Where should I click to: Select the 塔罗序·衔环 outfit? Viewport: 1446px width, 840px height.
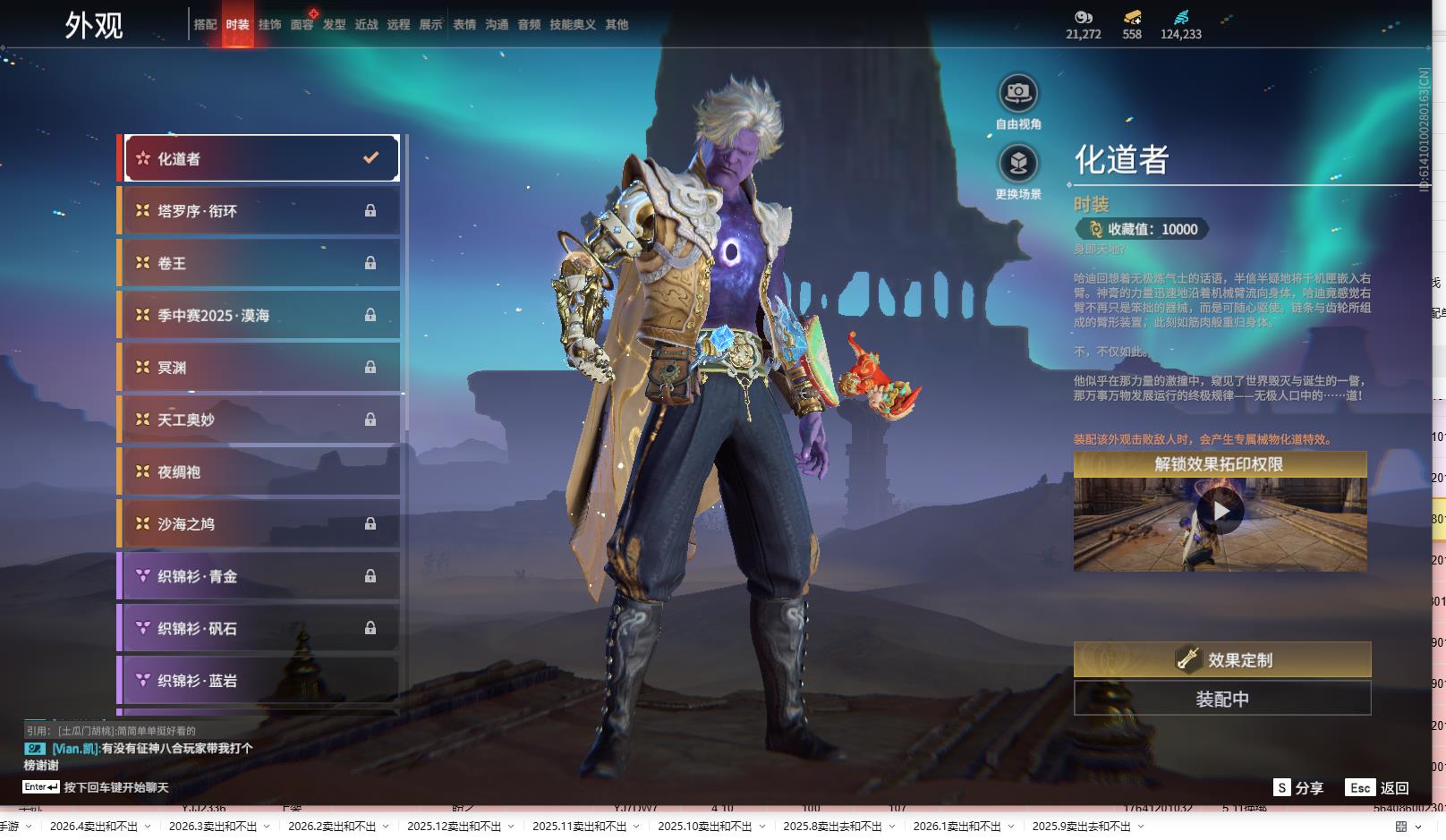click(259, 211)
